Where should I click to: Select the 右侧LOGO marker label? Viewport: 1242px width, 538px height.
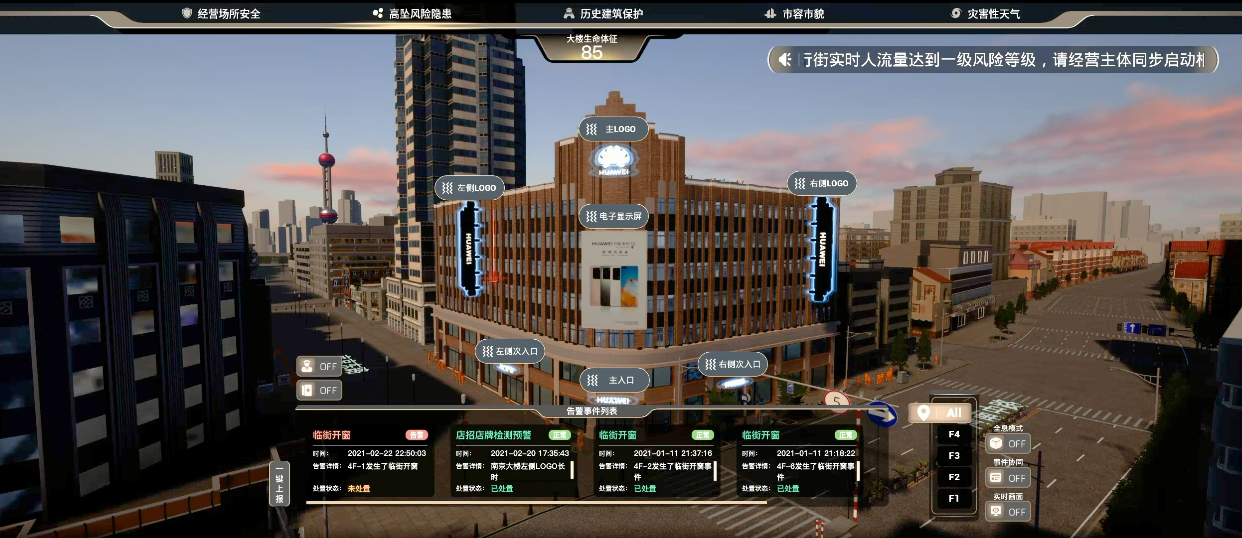822,183
